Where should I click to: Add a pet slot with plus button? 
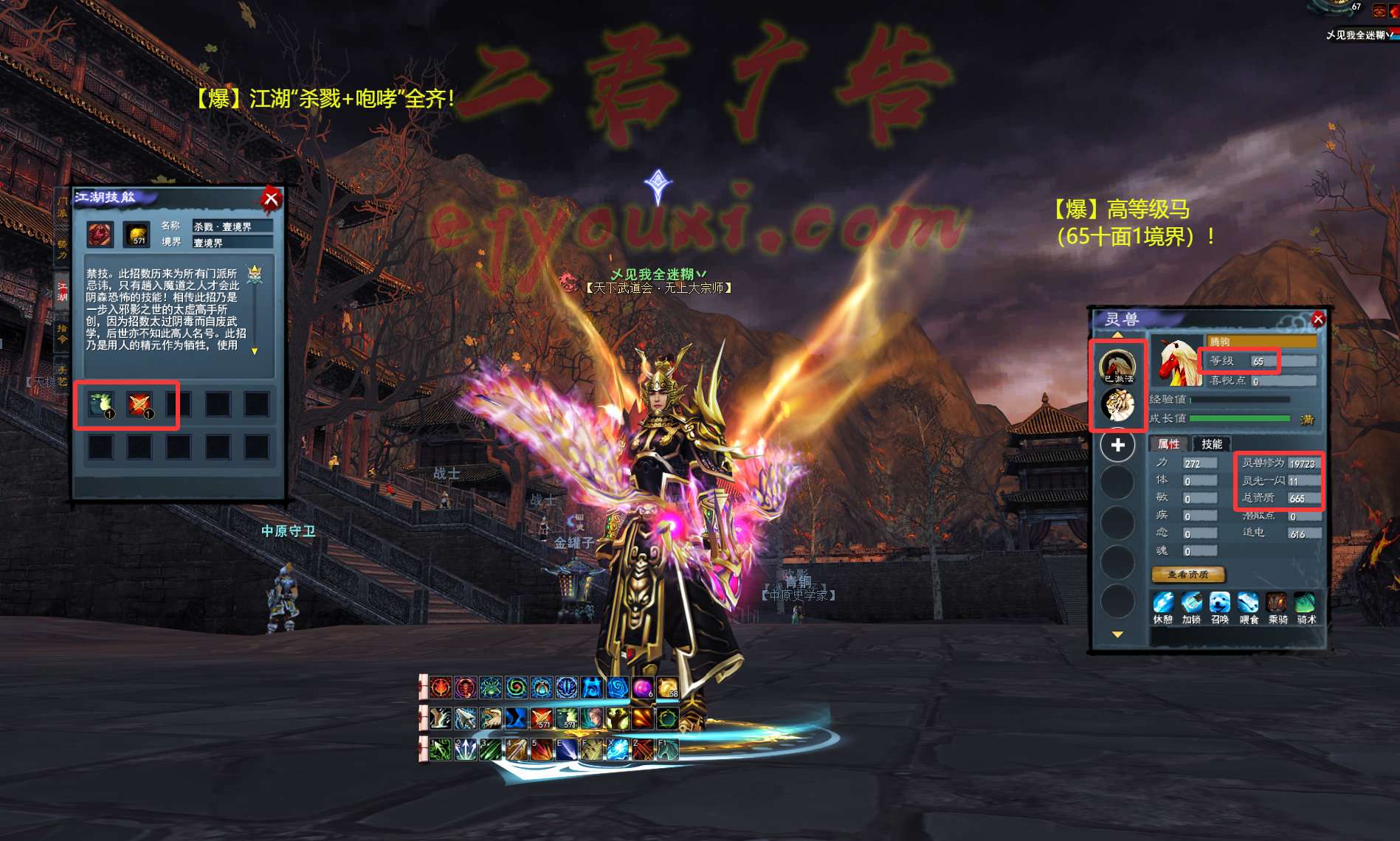(1117, 446)
